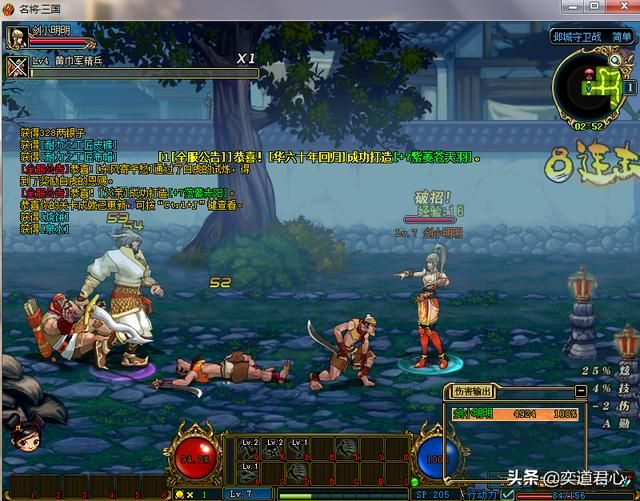Close the 伤害输出 damage panel

580,391
